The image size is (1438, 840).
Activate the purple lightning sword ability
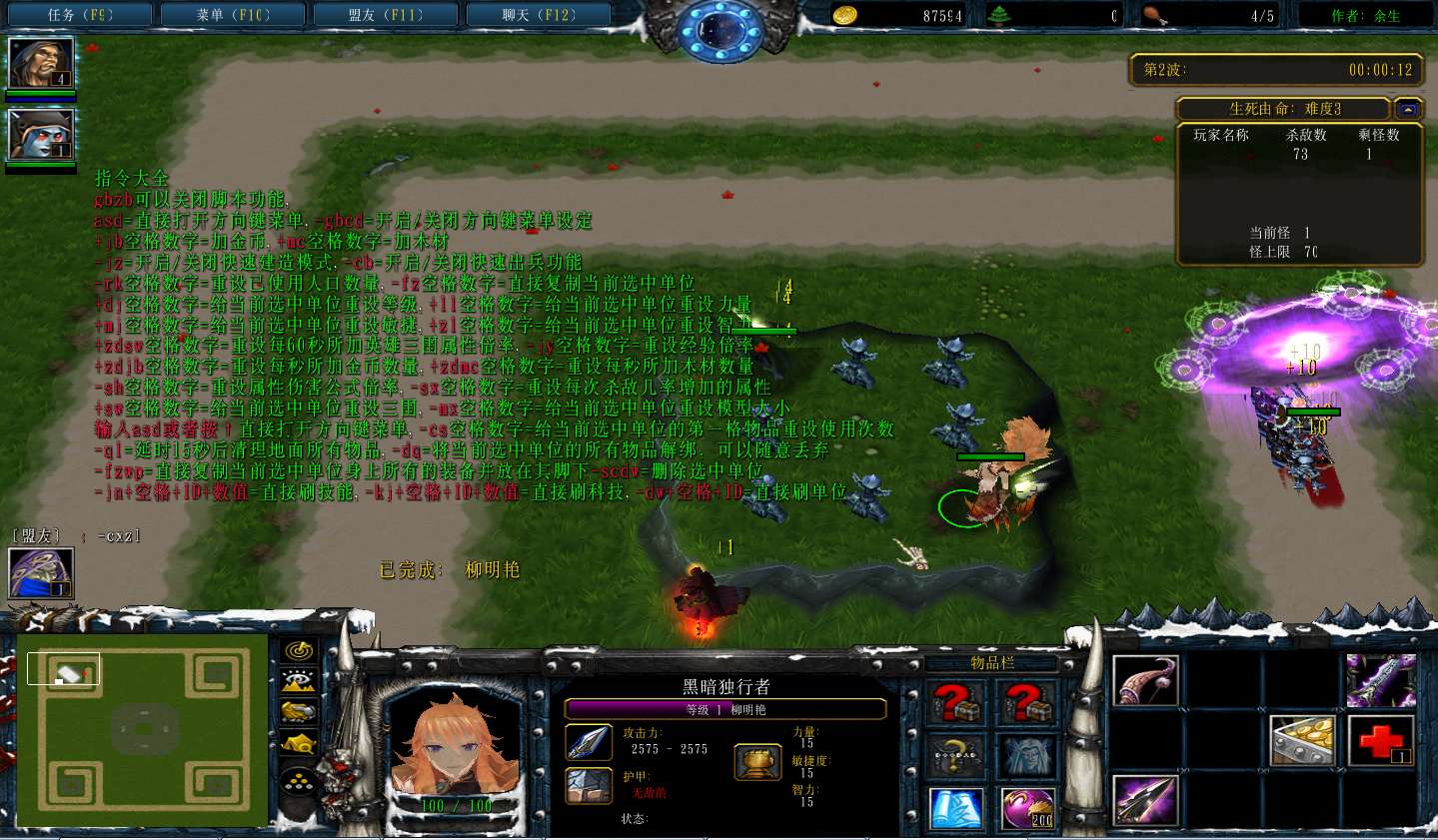(1381, 681)
